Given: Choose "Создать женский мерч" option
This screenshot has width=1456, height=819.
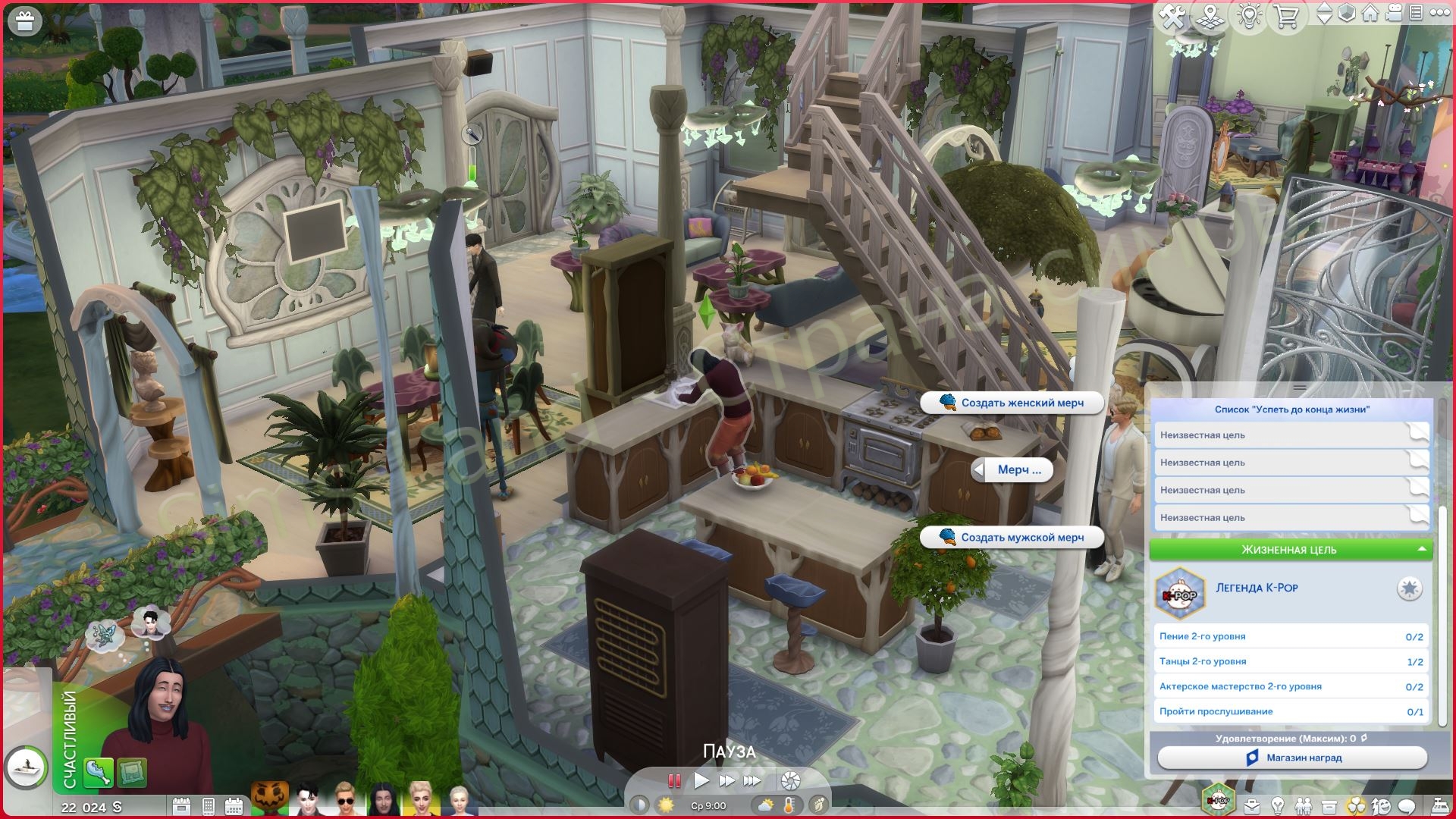Looking at the screenshot, I should pyautogui.click(x=1012, y=403).
